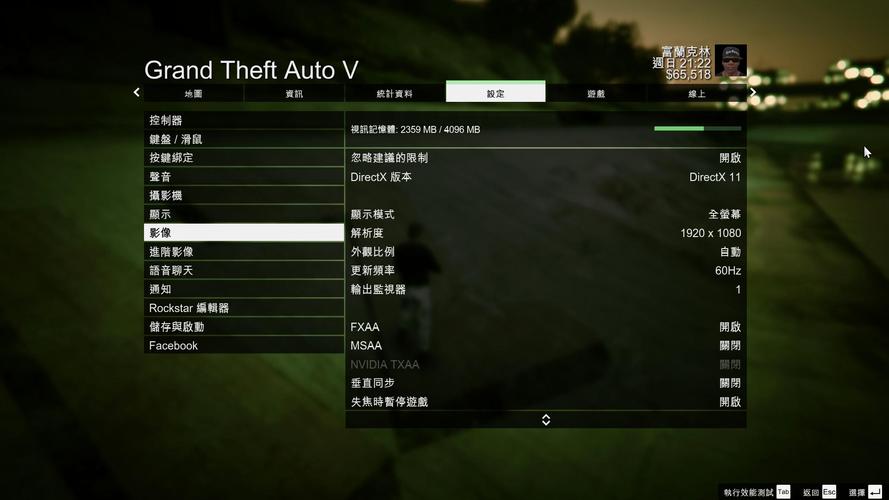Image resolution: width=889 pixels, height=500 pixels.
Task: Select the 進階影像 settings category
Action: tap(244, 252)
